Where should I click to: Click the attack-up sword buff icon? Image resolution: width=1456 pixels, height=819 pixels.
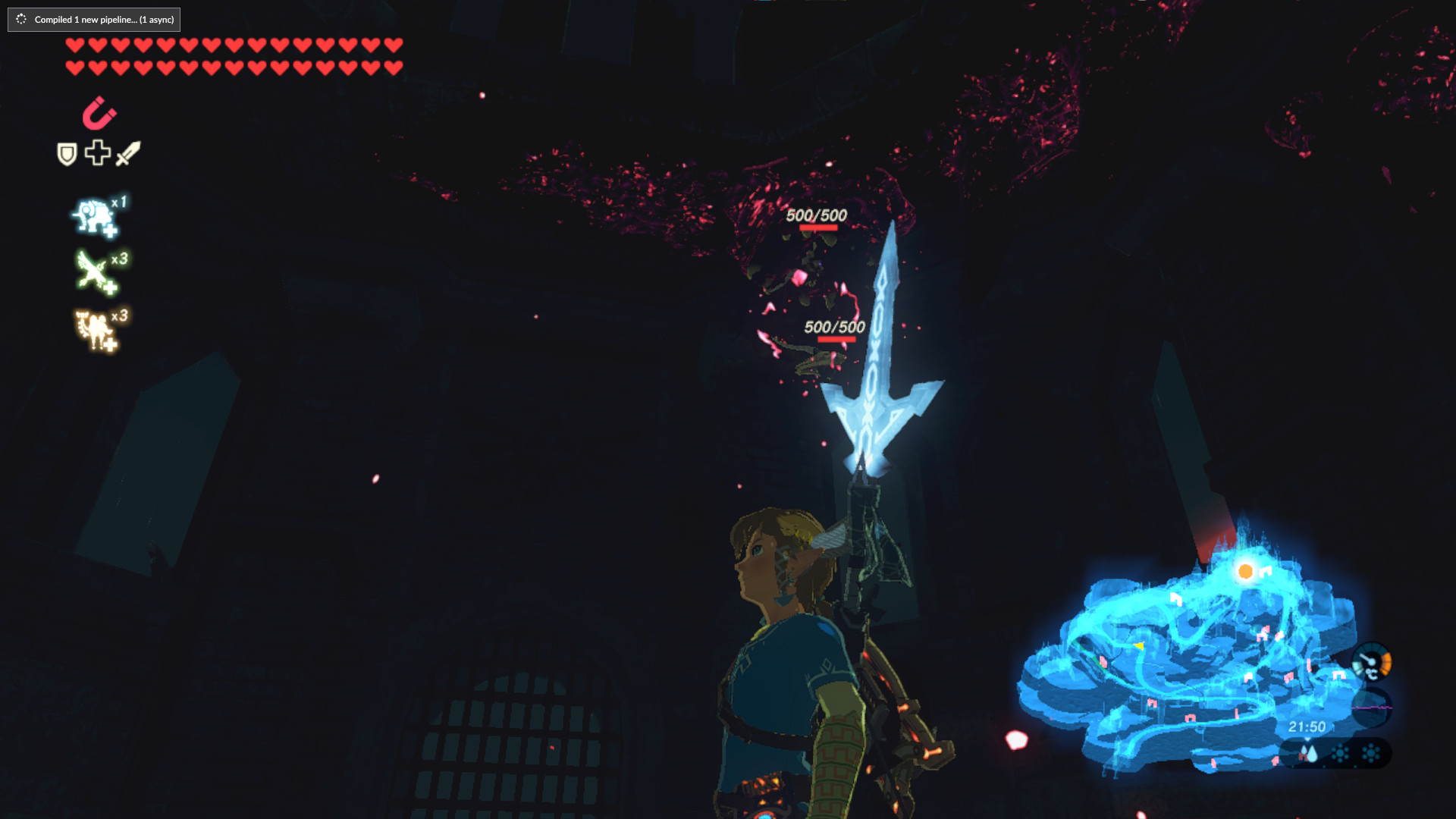pyautogui.click(x=128, y=154)
